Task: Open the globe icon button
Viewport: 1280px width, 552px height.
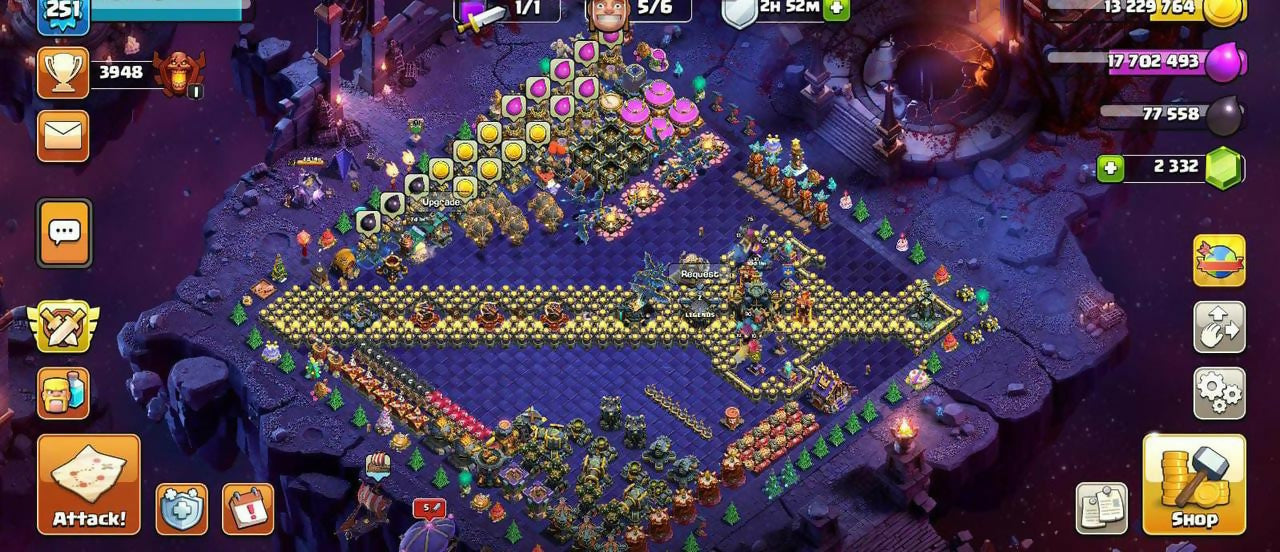Action: [x=1219, y=260]
